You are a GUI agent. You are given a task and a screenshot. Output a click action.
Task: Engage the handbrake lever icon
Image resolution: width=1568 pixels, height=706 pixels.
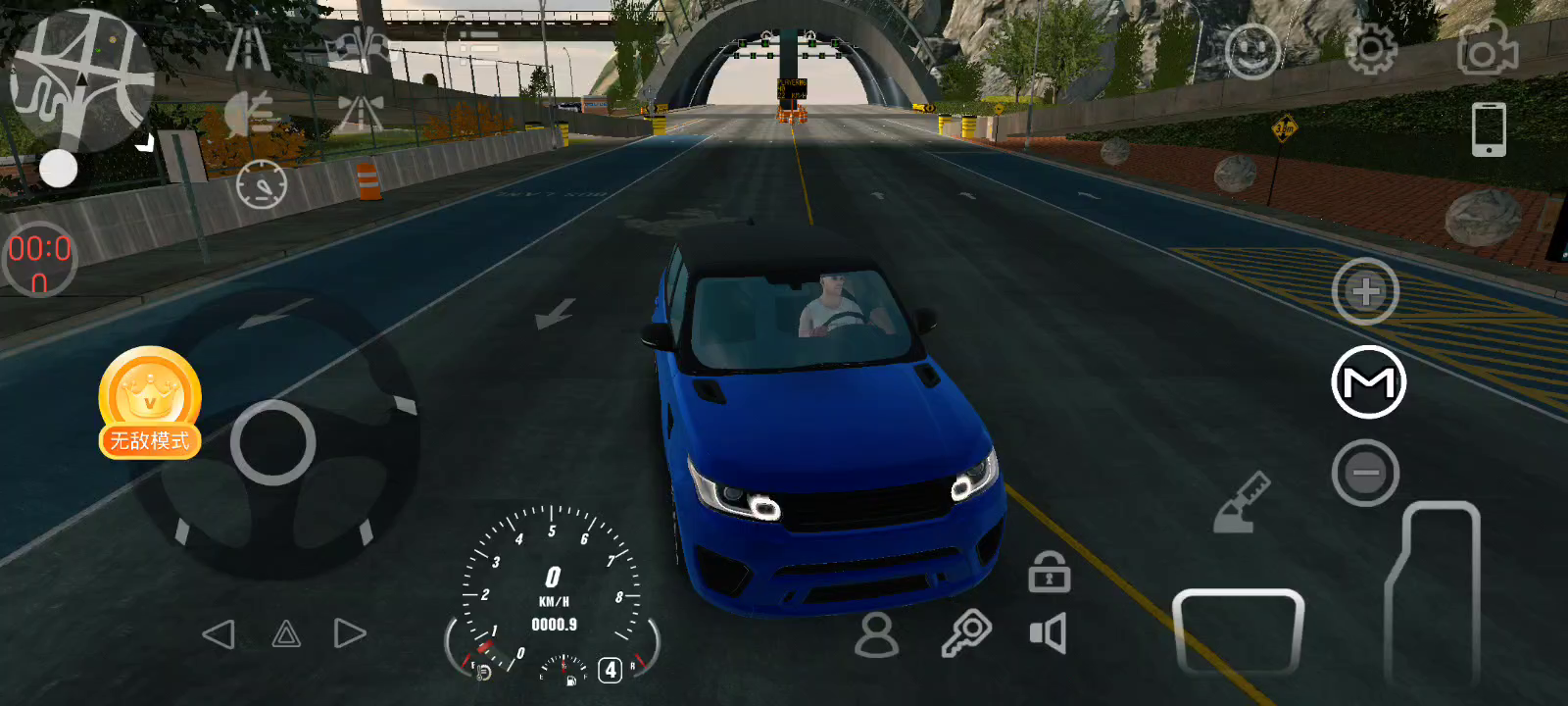point(1241,503)
